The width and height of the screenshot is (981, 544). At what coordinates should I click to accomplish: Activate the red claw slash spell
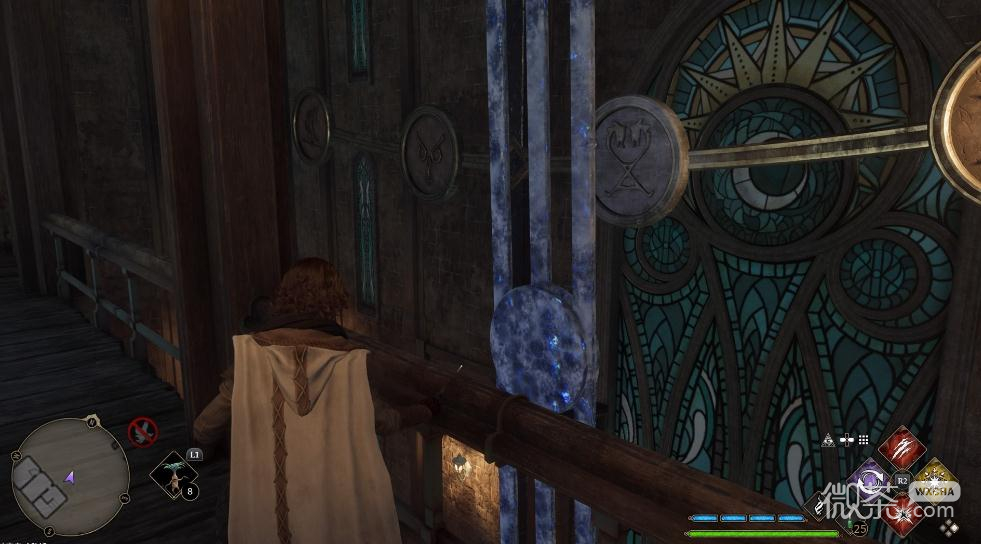point(902,447)
